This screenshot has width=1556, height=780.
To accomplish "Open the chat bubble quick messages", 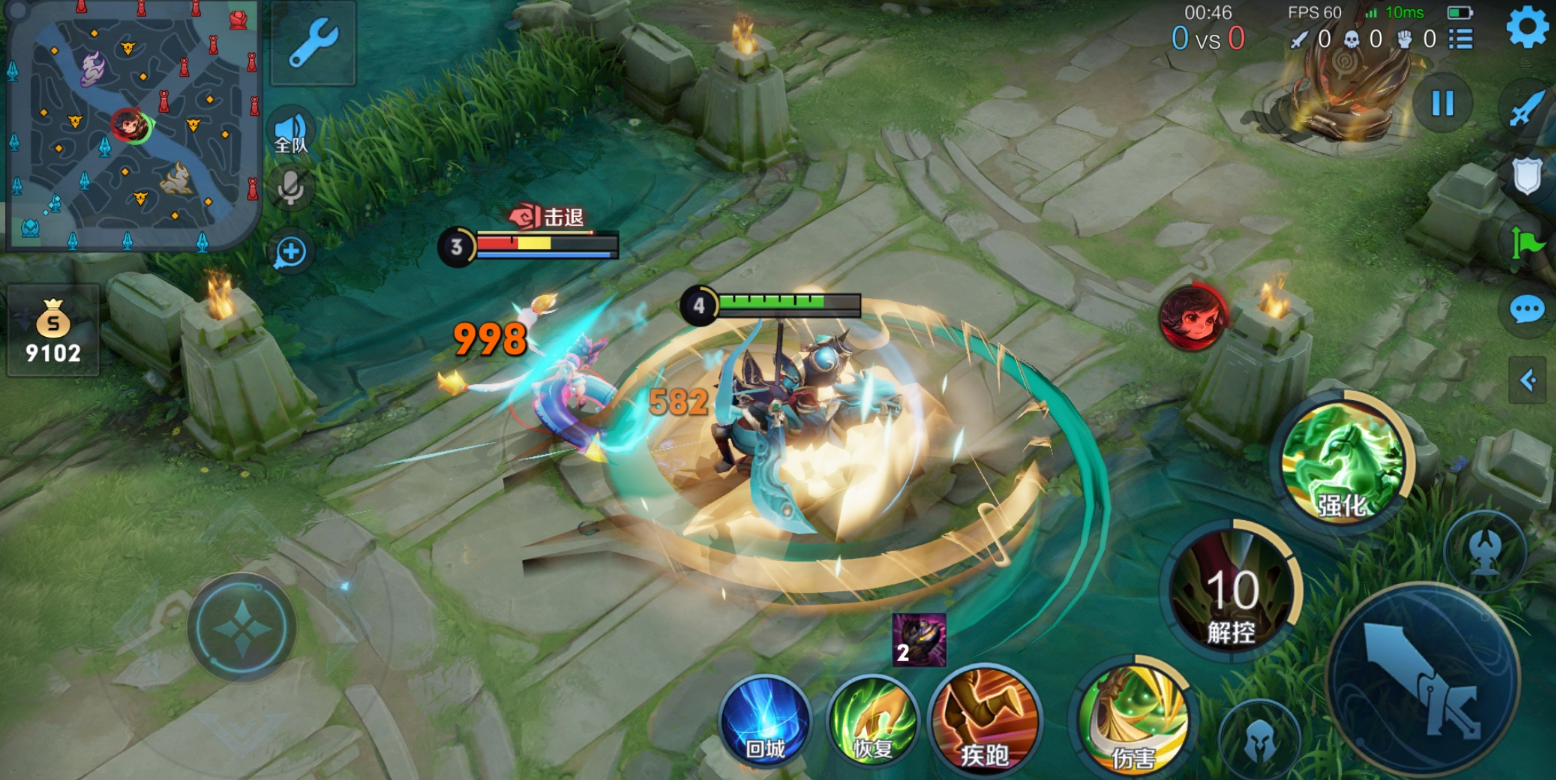I will coord(1526,309).
